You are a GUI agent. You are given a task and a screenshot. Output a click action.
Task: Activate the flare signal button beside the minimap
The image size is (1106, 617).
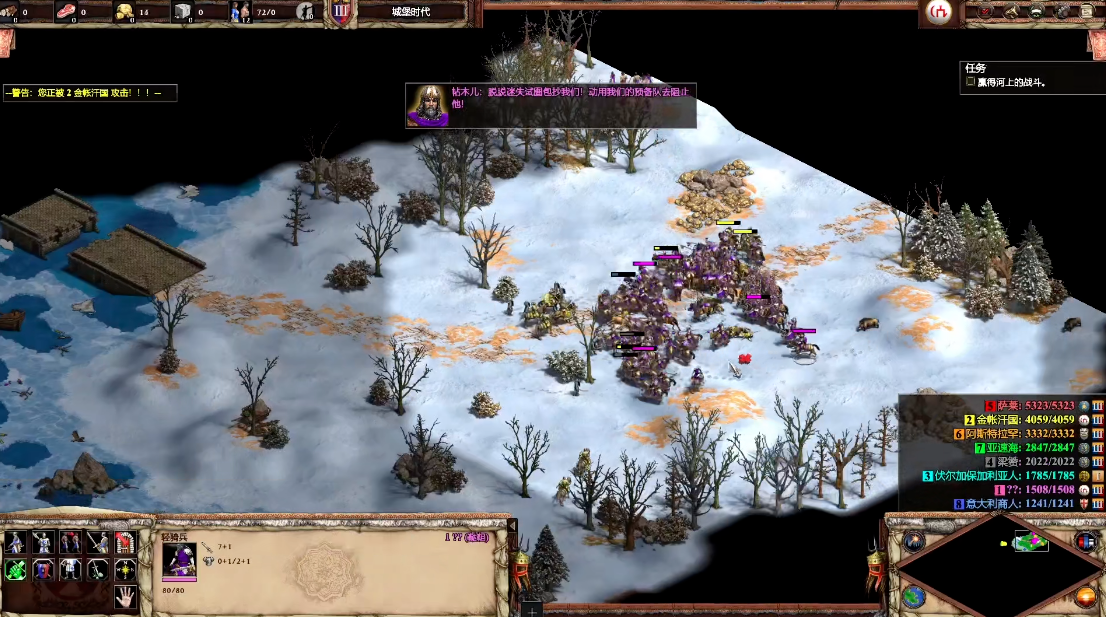pyautogui.click(x=914, y=541)
